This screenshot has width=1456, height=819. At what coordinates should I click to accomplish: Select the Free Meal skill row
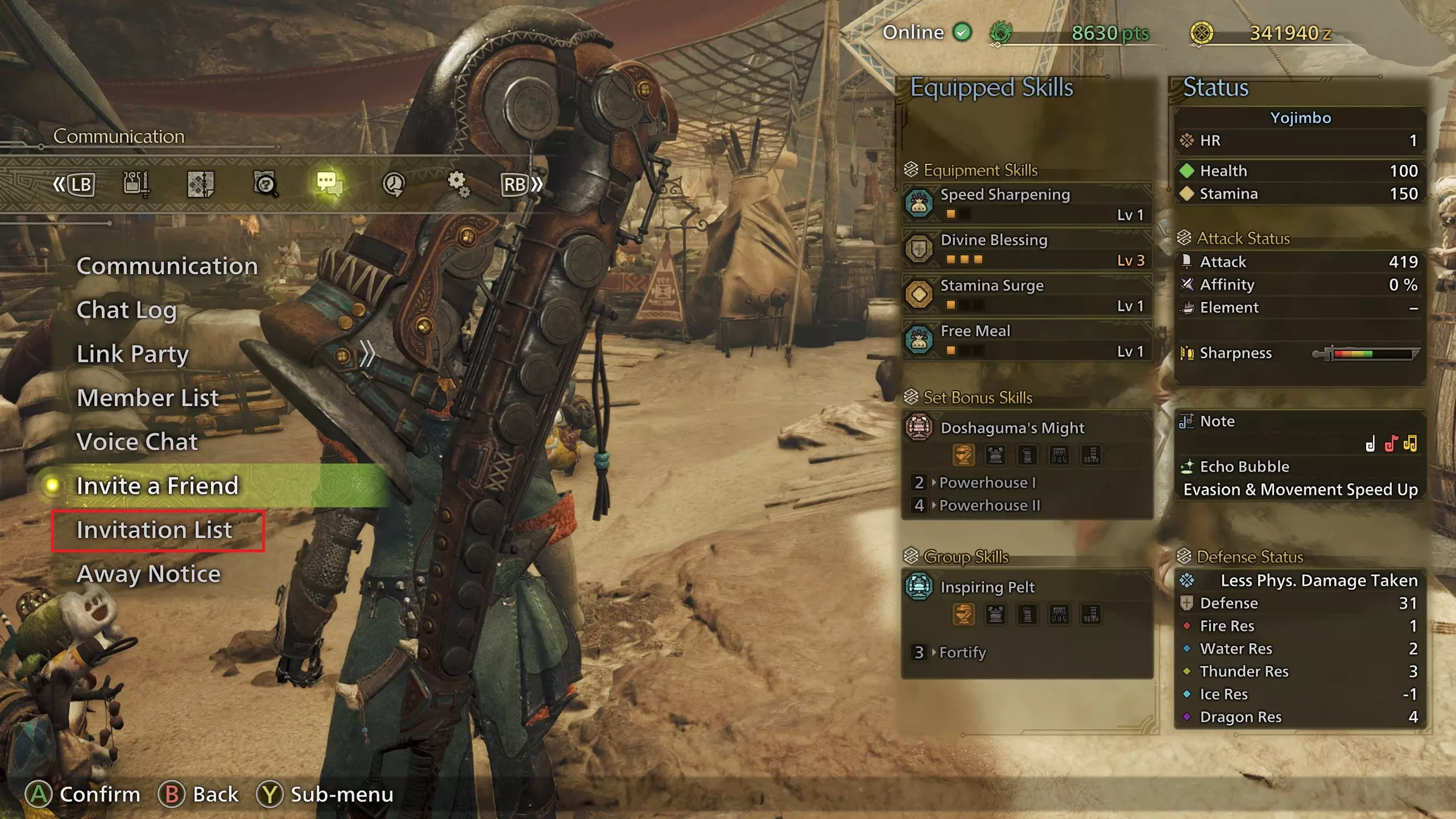click(x=1027, y=340)
